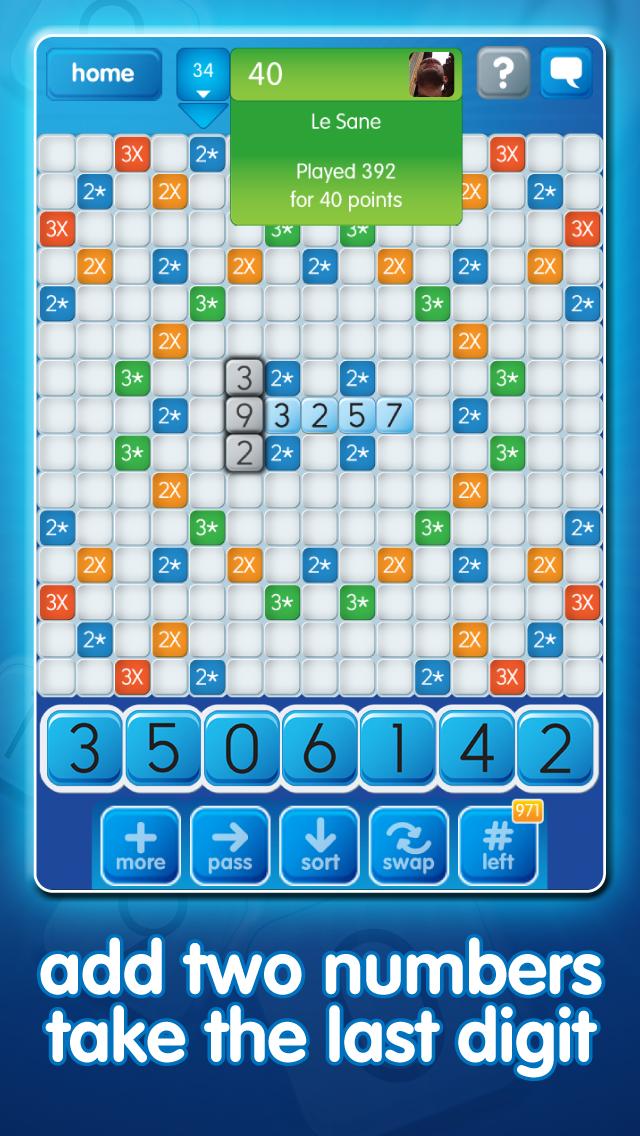Tap the plus more button
The image size is (640, 1136).
click(141, 846)
